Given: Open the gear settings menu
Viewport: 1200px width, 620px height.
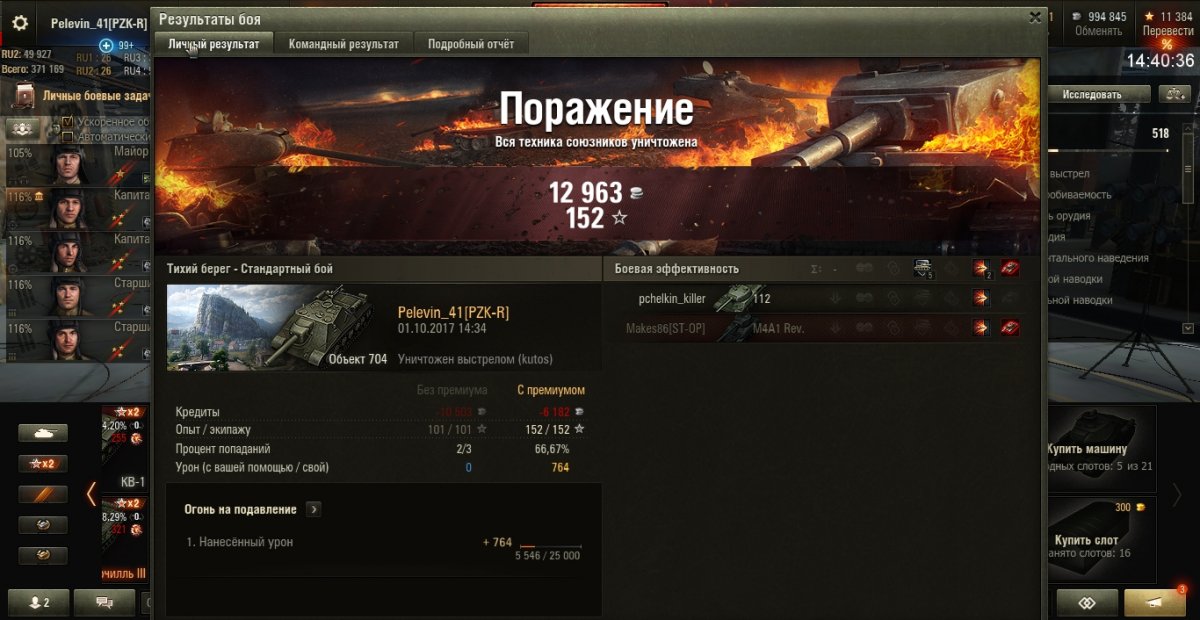Looking at the screenshot, I should (x=19, y=23).
